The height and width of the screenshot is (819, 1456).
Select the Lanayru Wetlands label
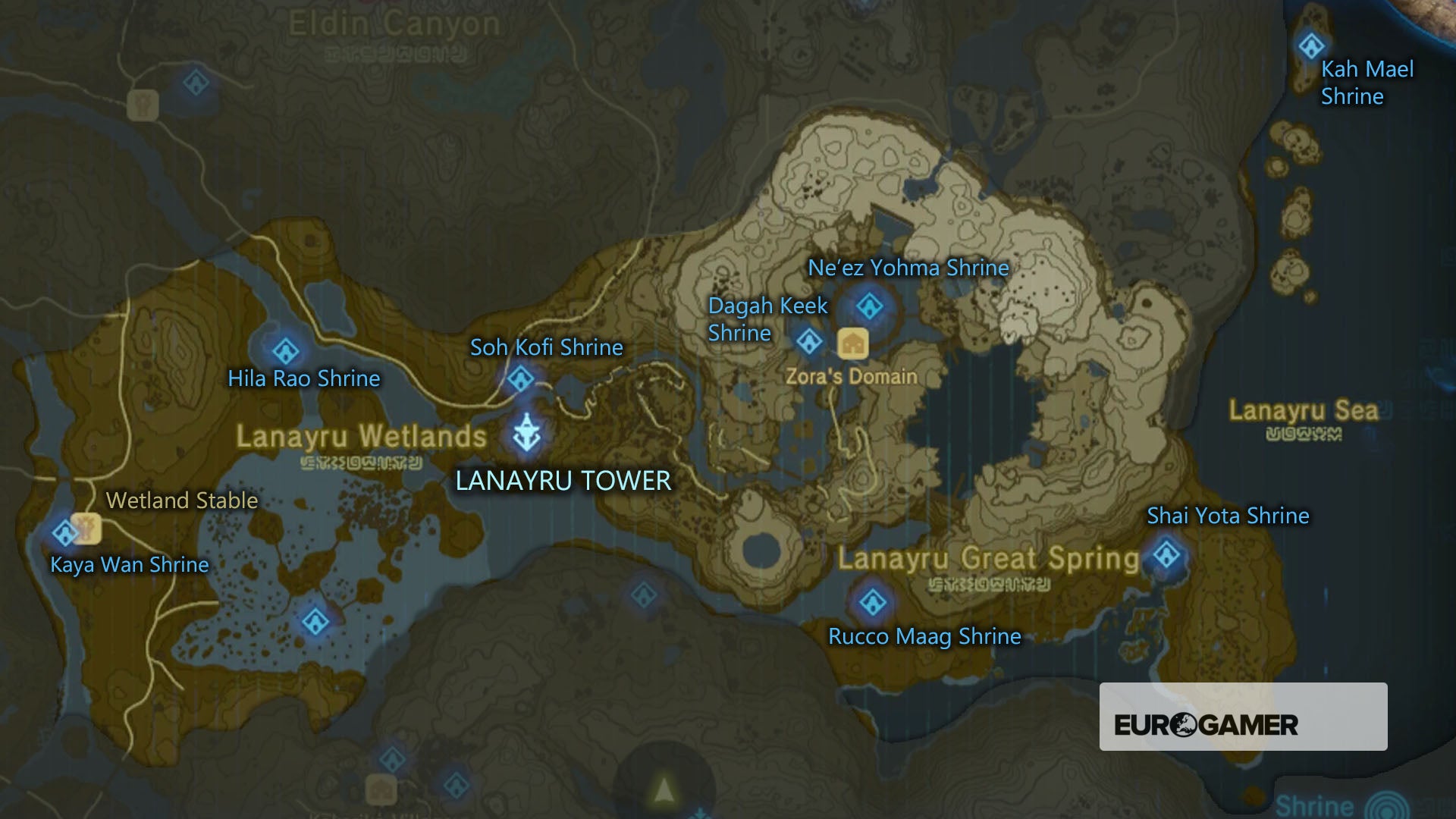[362, 437]
